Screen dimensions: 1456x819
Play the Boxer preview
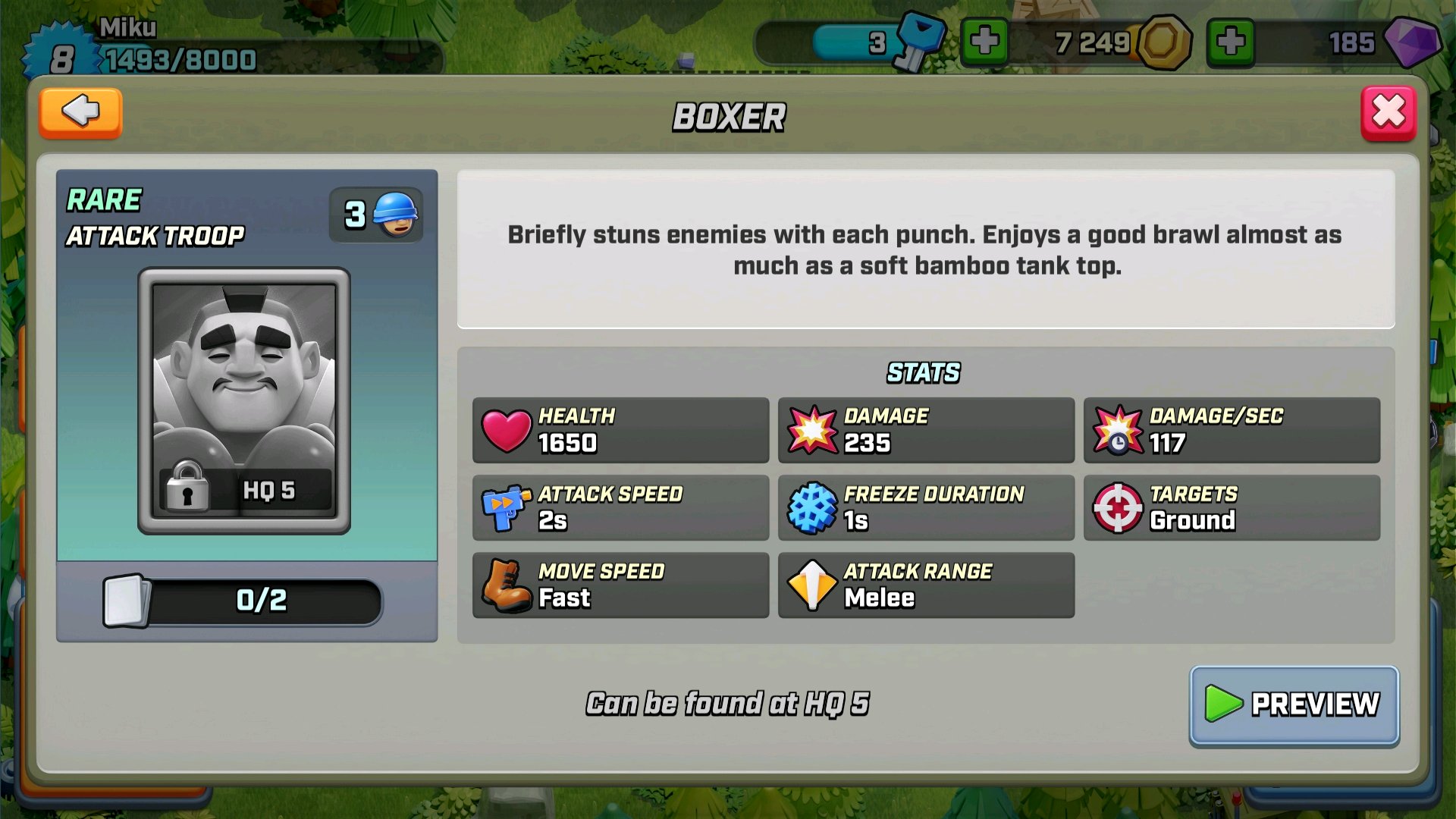tap(1294, 704)
